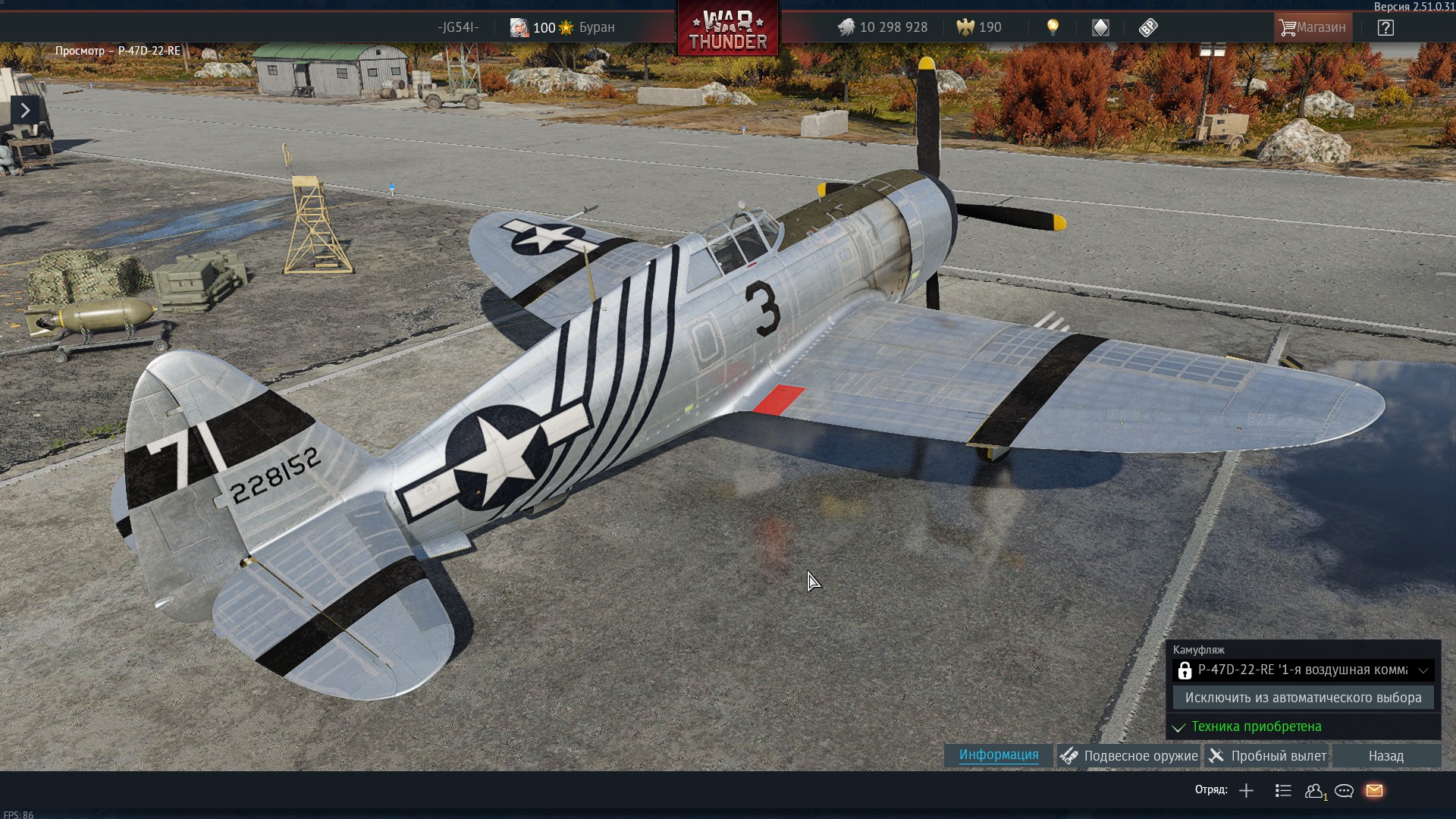Go back with Назад button
This screenshot has width=1456, height=819.
[x=1385, y=756]
